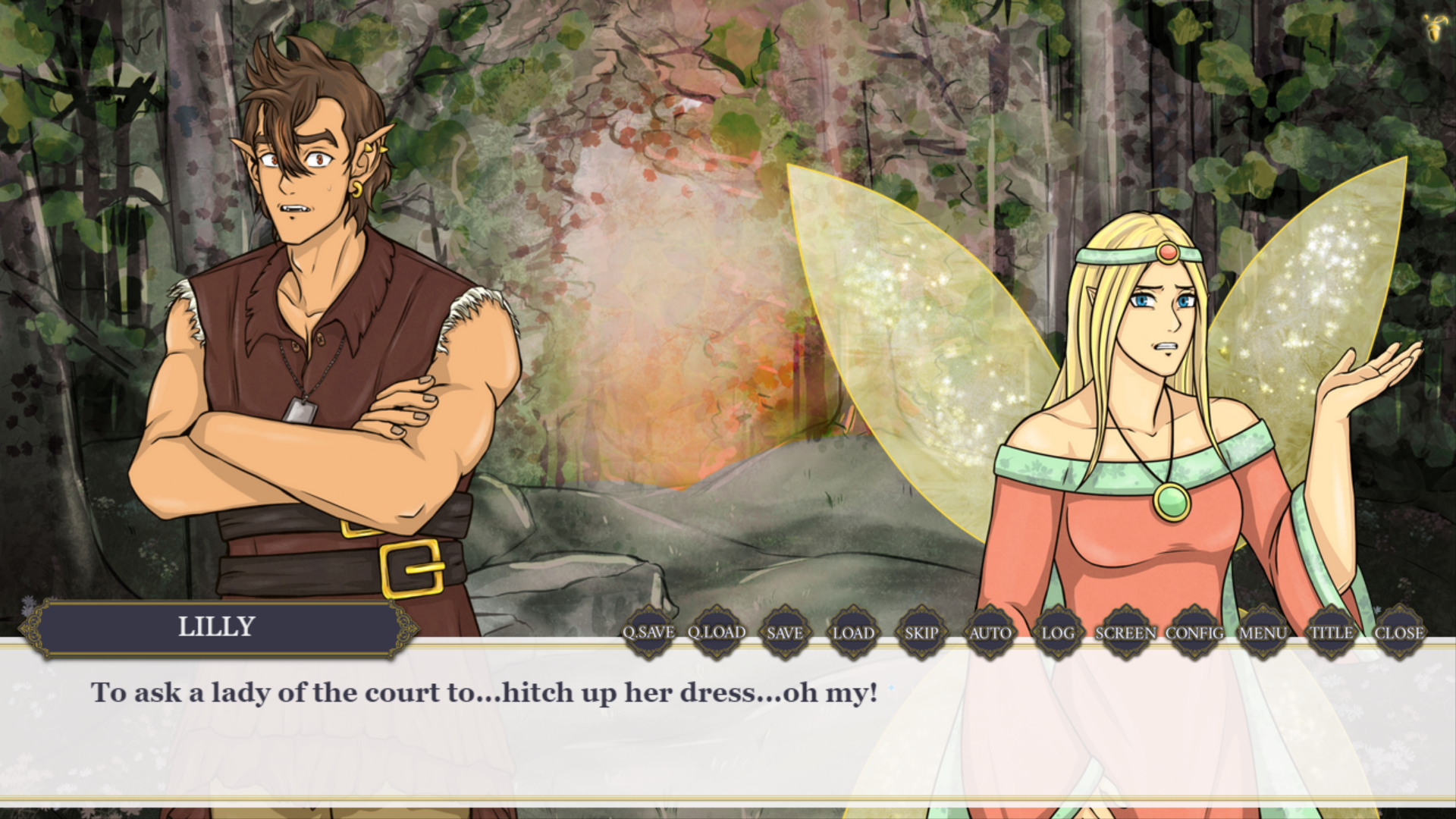Show the dialogue LOG history
1456x819 pixels.
tap(1058, 632)
